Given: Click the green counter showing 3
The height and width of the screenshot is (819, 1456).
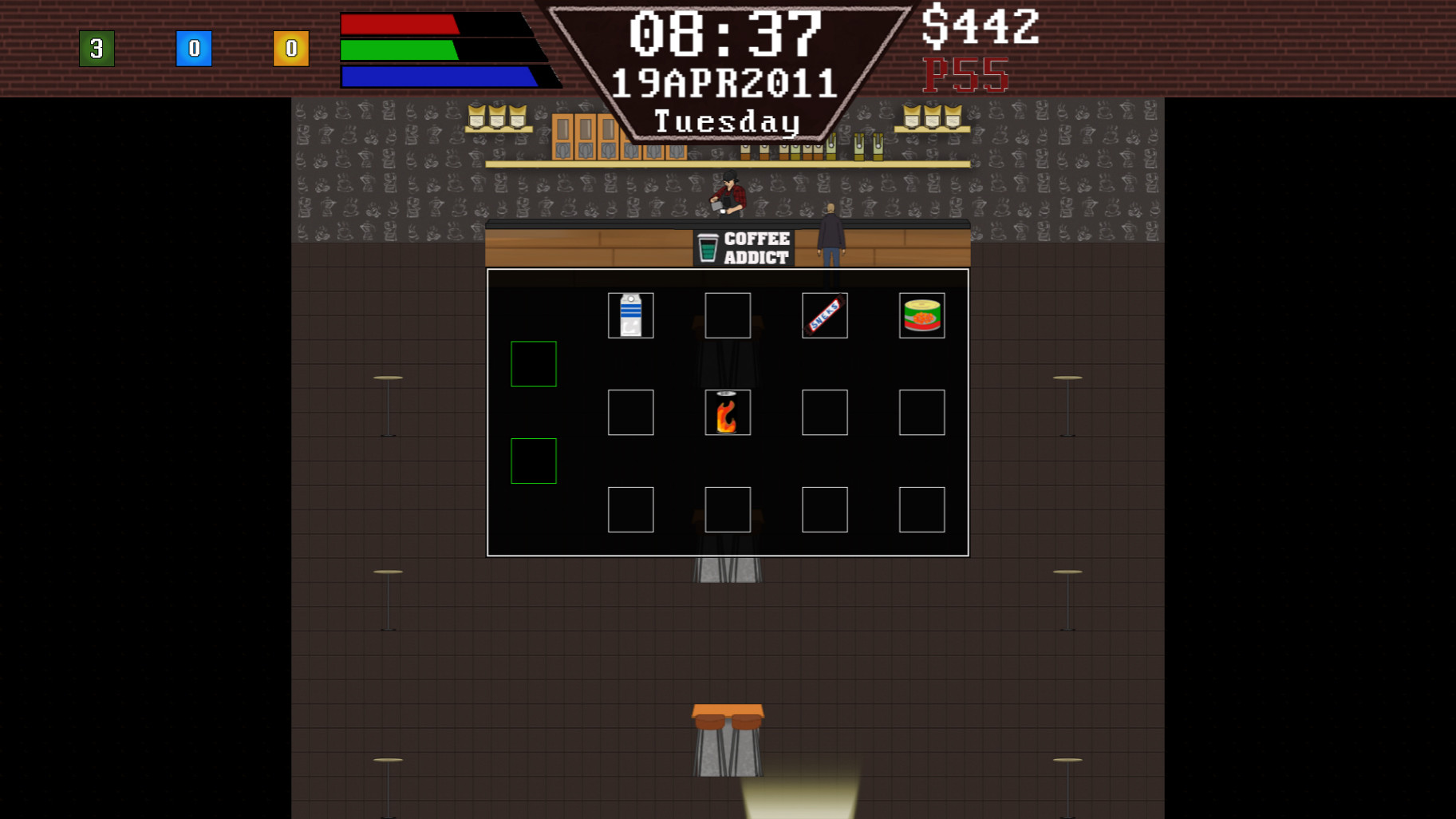Looking at the screenshot, I should [97, 48].
